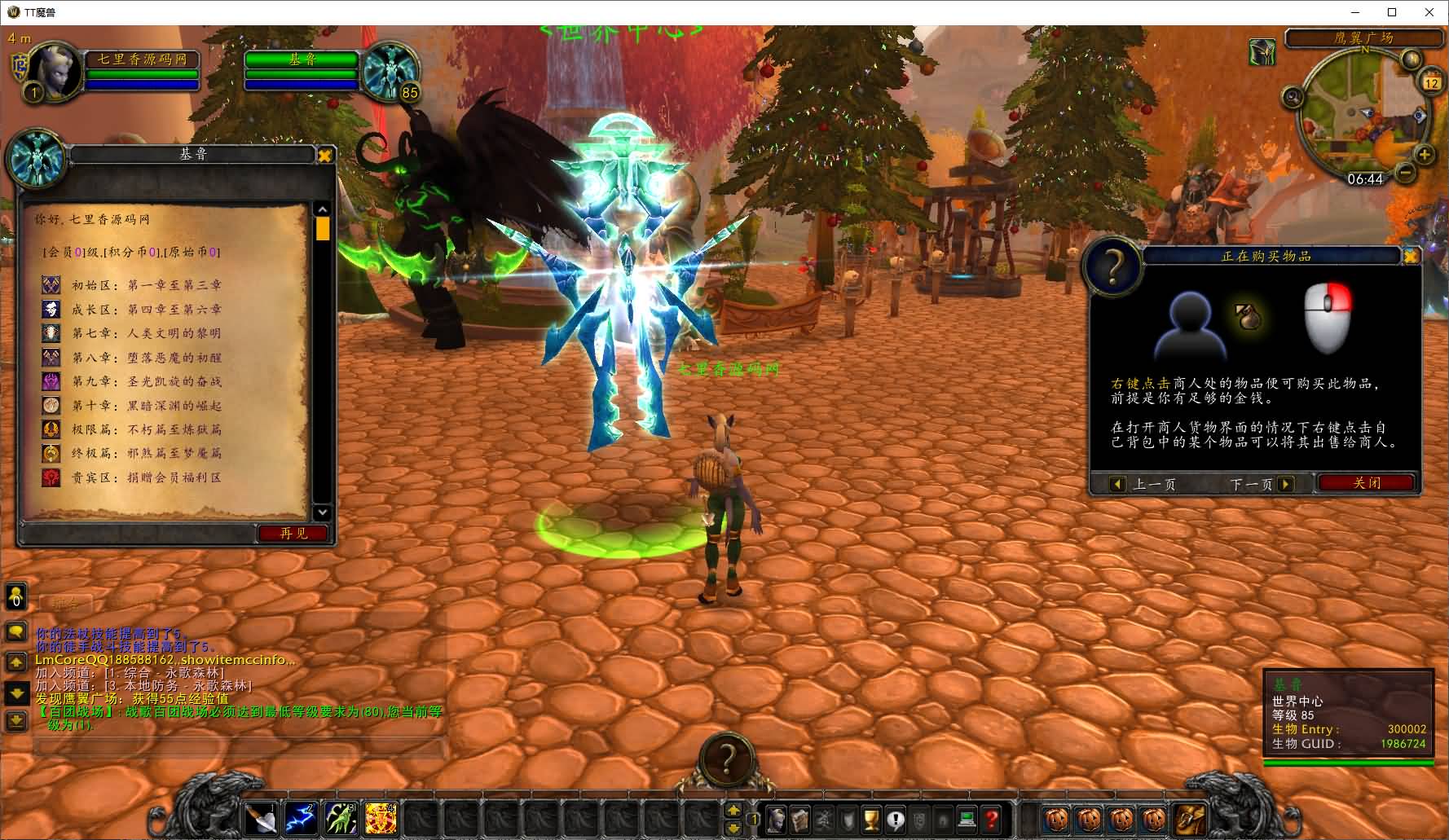The image size is (1449, 840).
Task: Activate the blue lightning spell
Action: [302, 817]
